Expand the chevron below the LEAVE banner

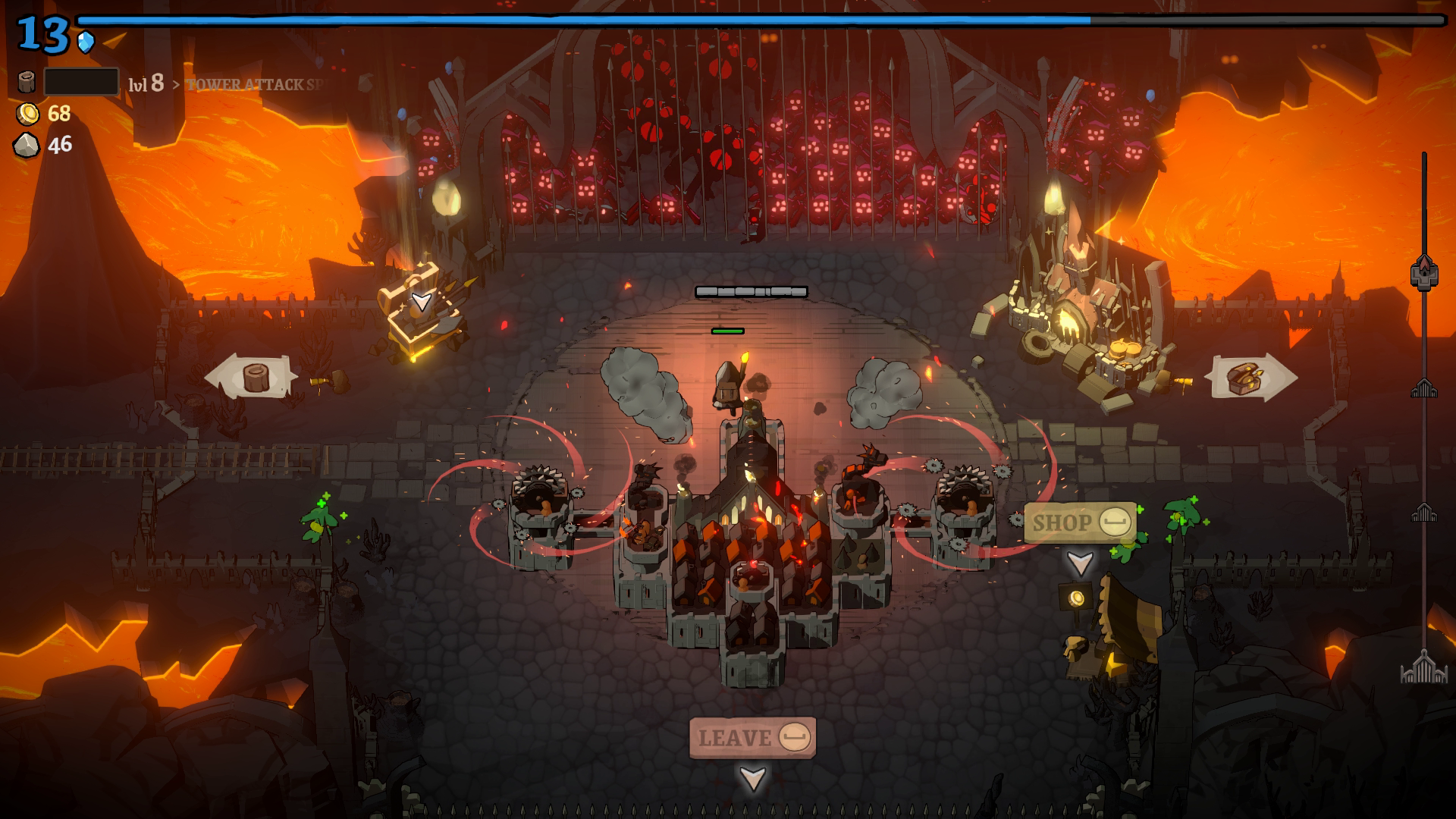tap(752, 777)
